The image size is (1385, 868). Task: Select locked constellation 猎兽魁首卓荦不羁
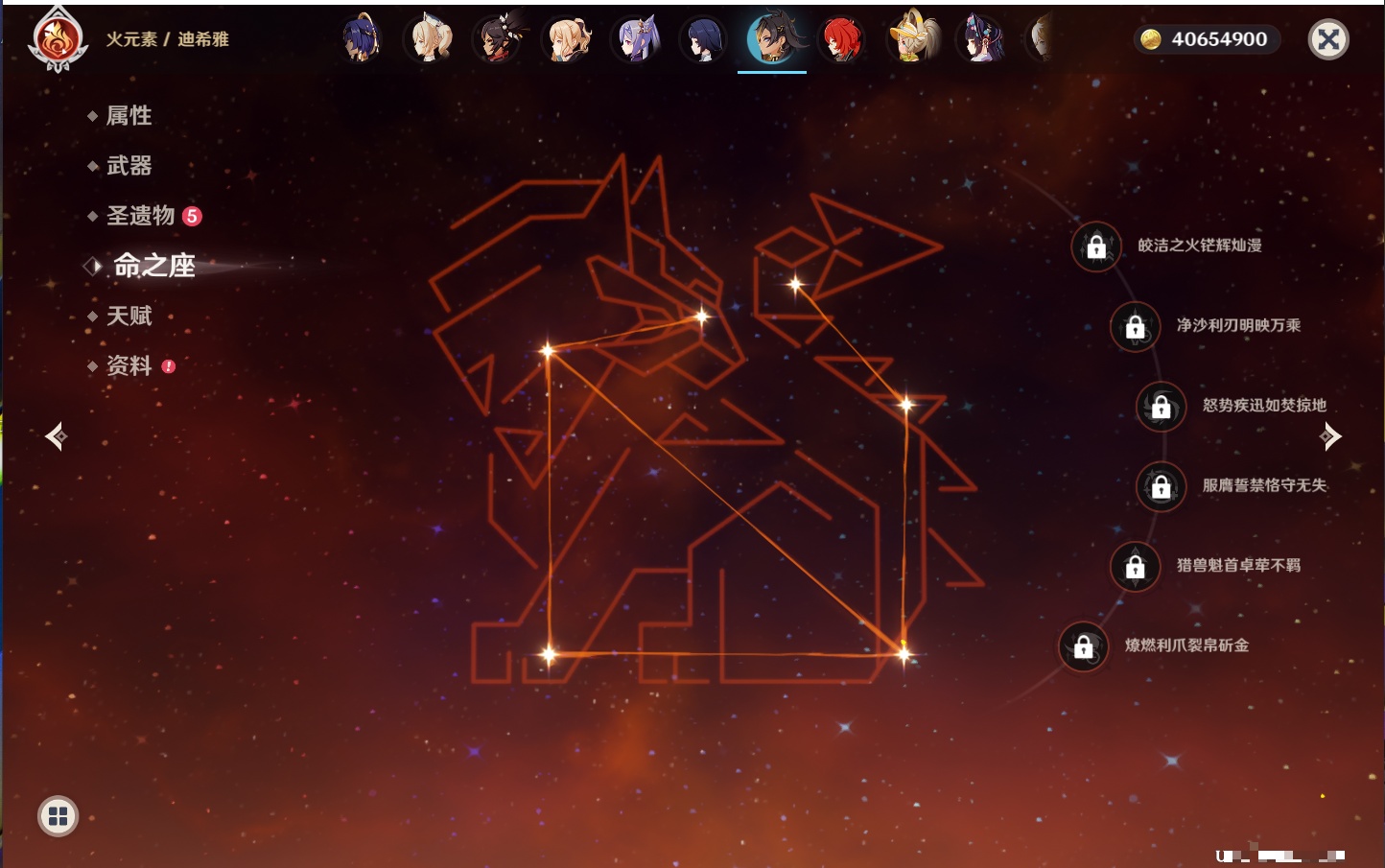[x=1135, y=566]
